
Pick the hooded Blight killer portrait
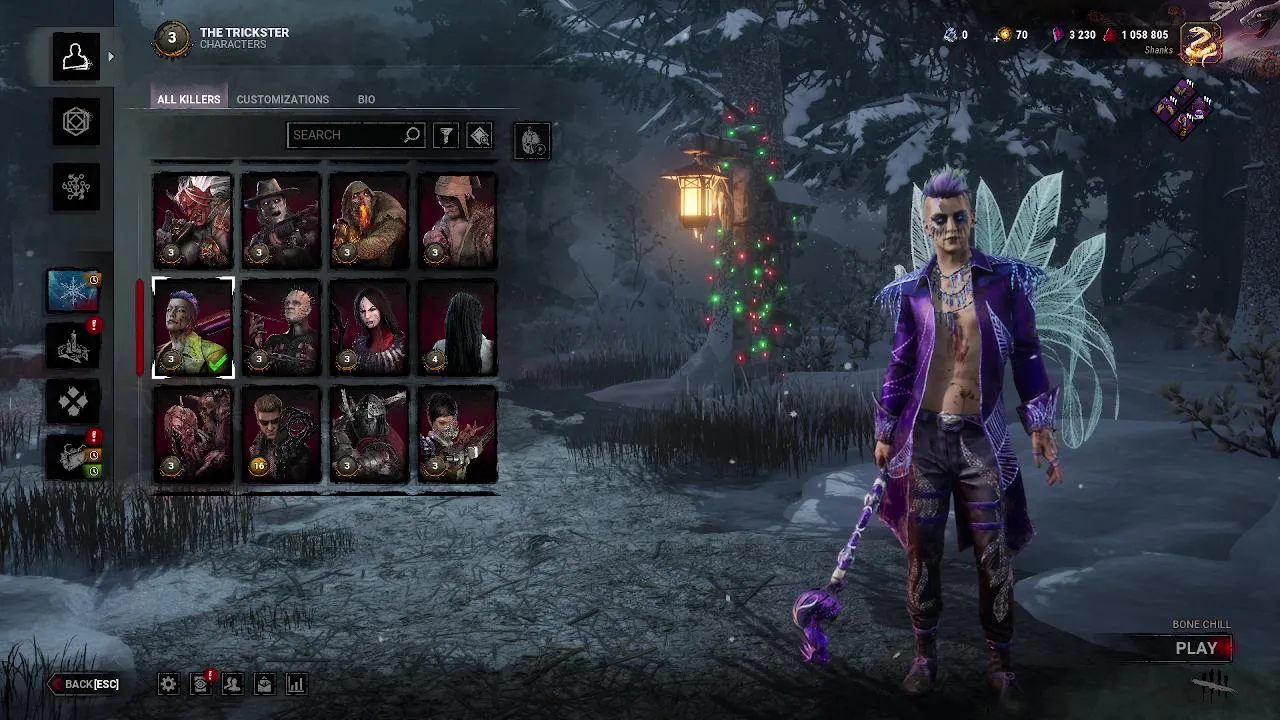[369, 221]
